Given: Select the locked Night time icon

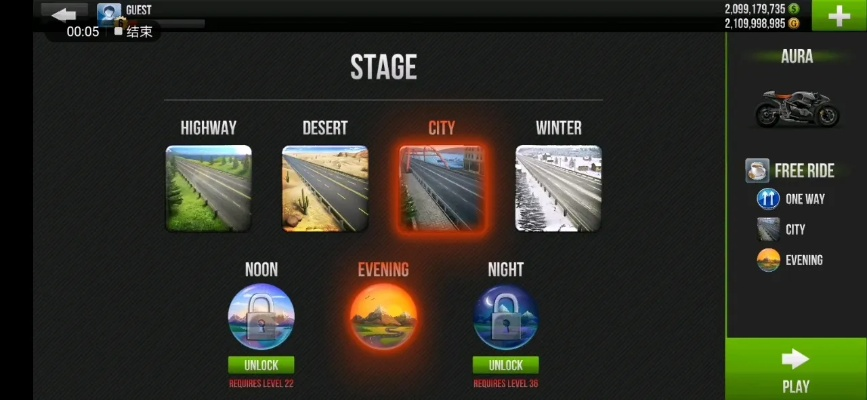Looking at the screenshot, I should tap(505, 317).
